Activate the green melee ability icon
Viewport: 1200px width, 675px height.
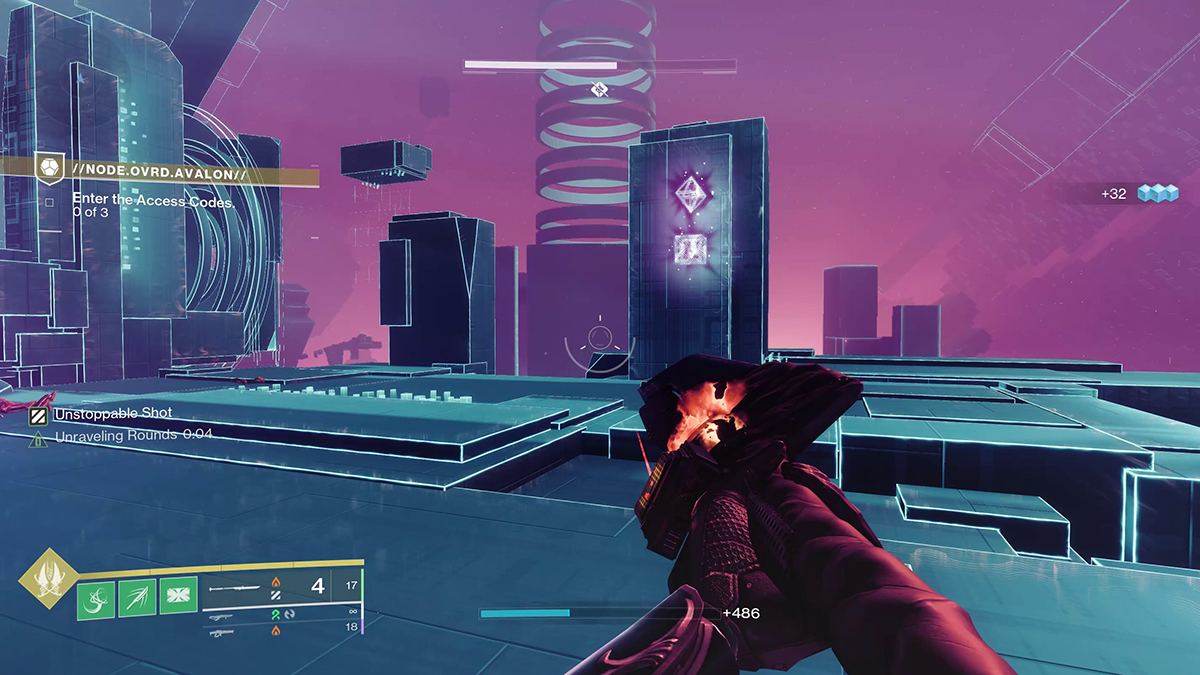click(x=137, y=598)
